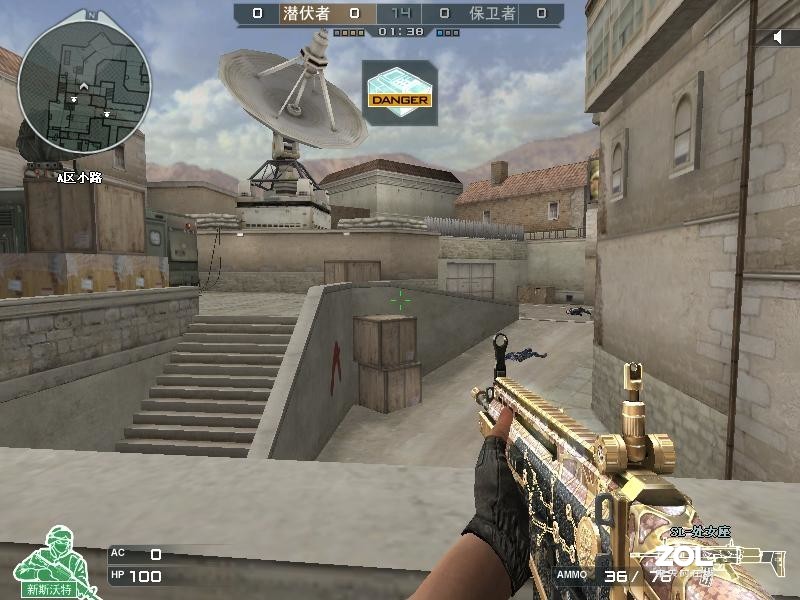Screen dimensions: 800x600
Task: Toggle the speaker sound icon
Action: 780,37
